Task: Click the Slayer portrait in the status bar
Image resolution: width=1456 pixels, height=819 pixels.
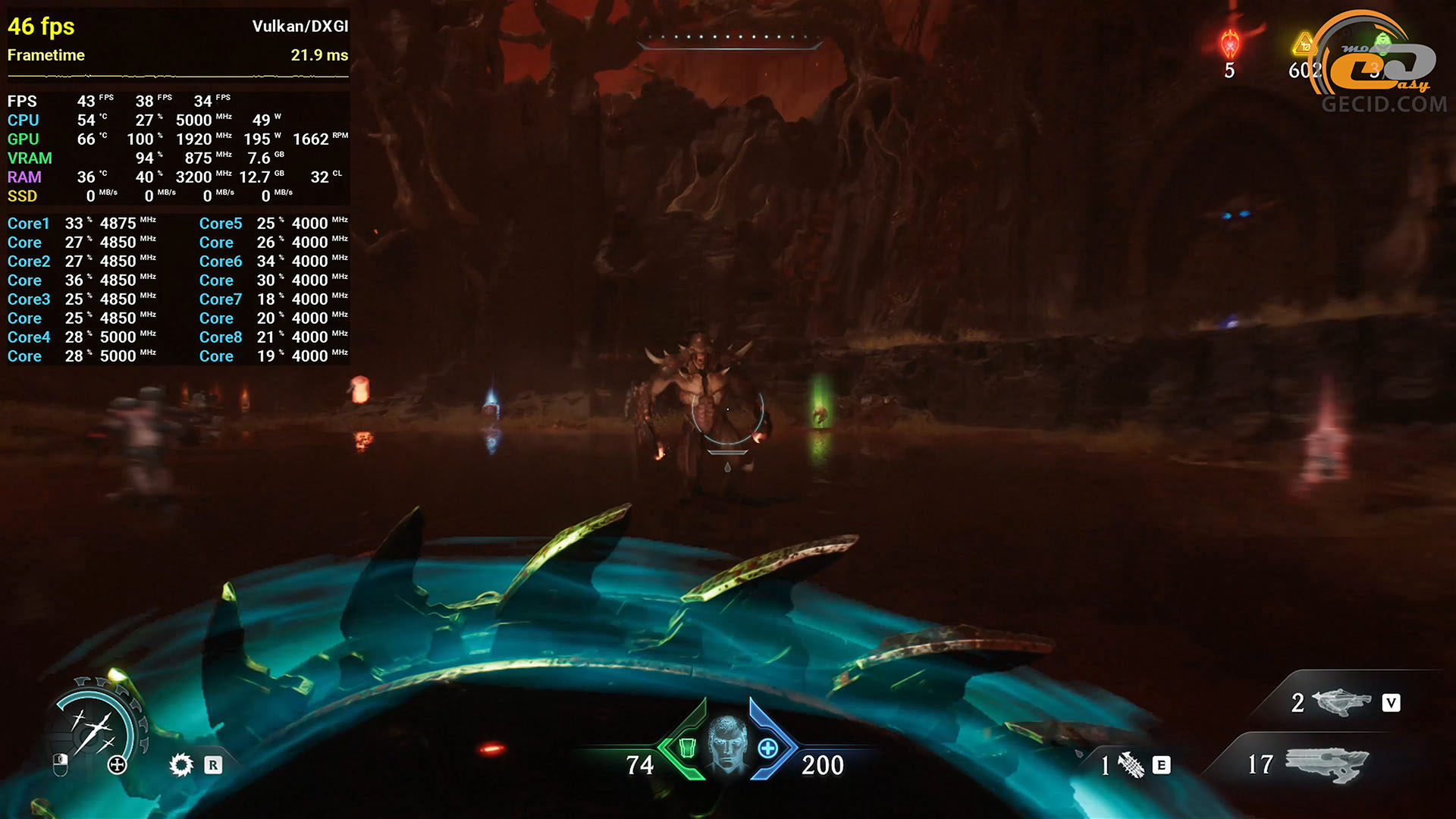Action: tap(727, 745)
